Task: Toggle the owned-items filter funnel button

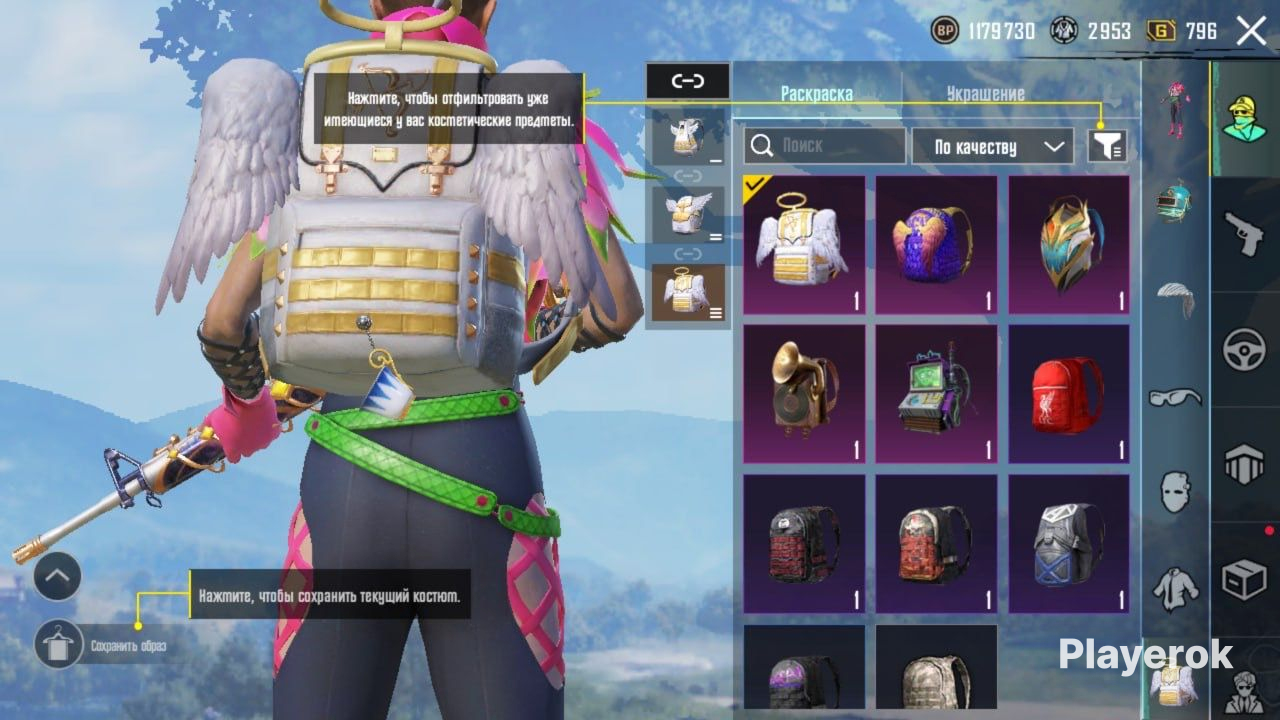Action: point(1107,147)
